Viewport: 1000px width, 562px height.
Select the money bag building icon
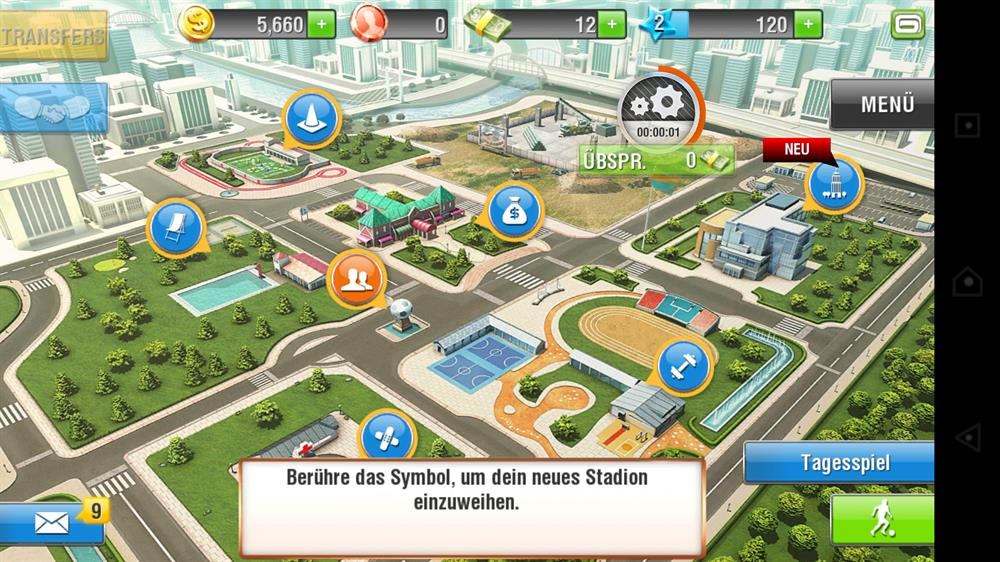coord(514,211)
